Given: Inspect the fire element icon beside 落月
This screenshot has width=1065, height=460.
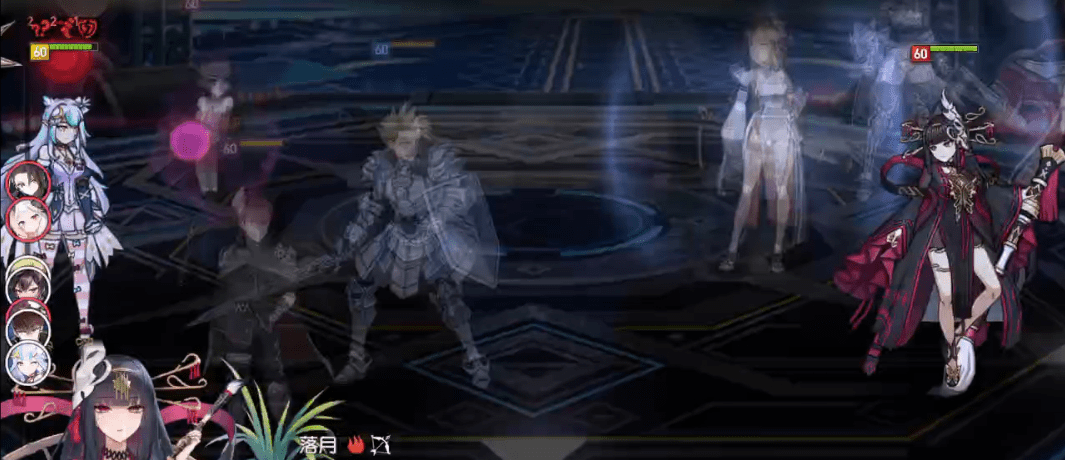Looking at the screenshot, I should [356, 445].
